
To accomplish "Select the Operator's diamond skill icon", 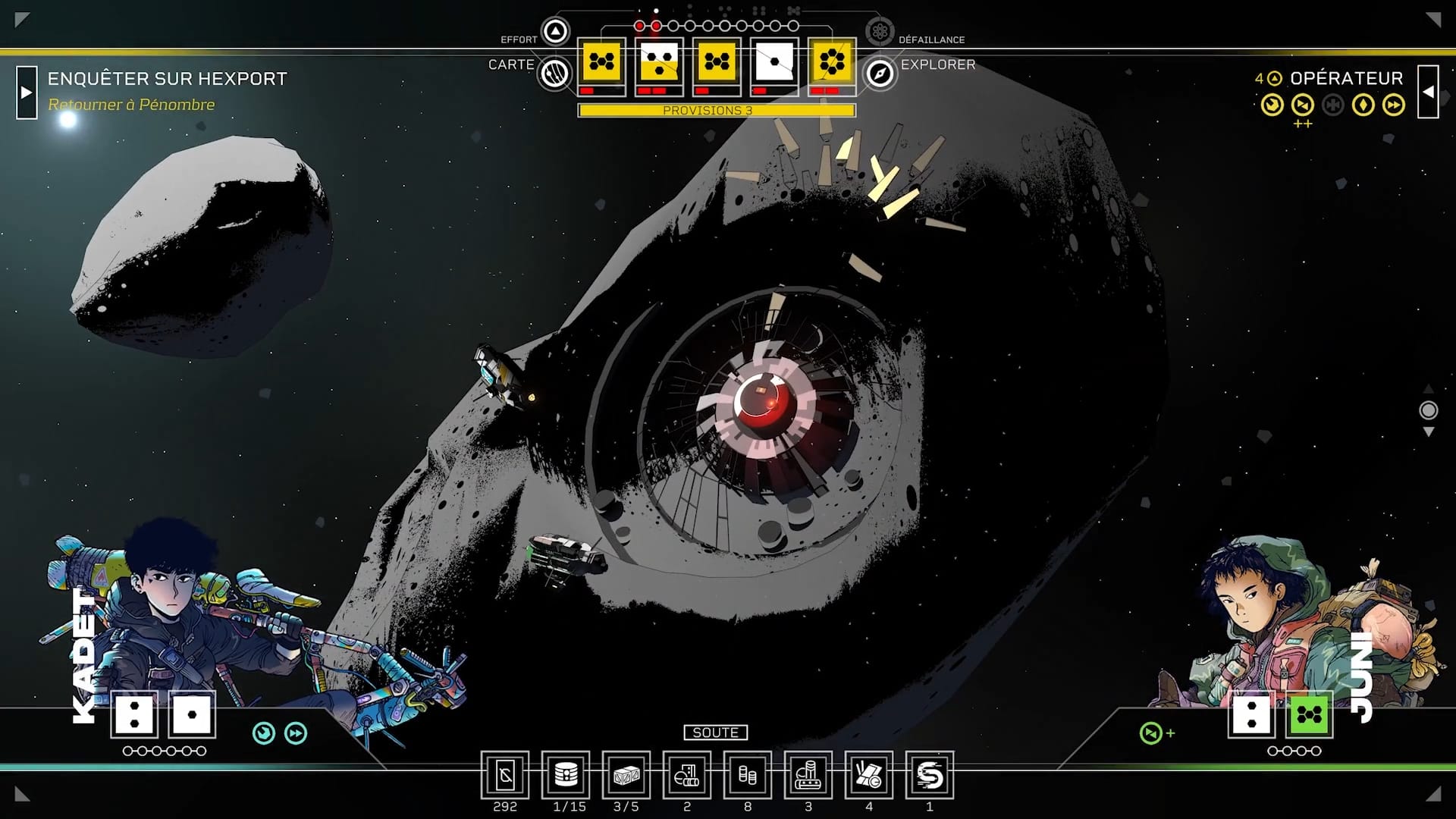I will (x=1363, y=105).
